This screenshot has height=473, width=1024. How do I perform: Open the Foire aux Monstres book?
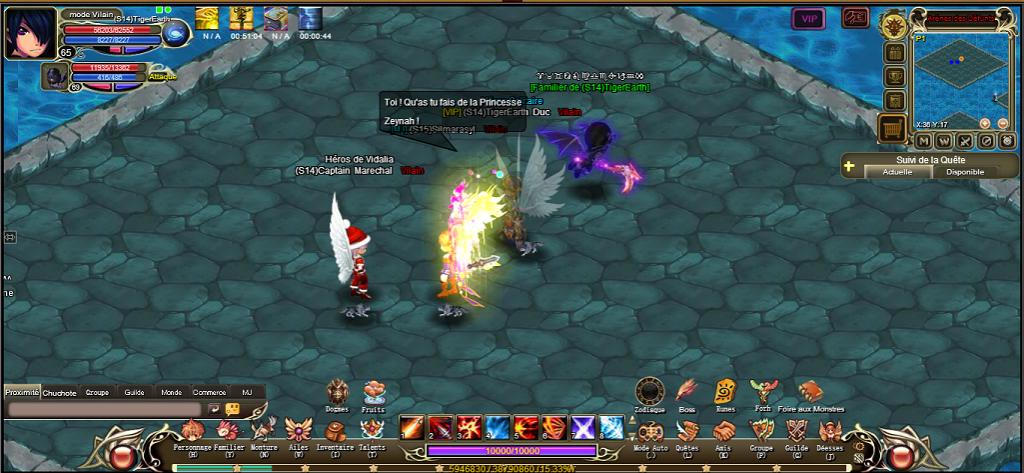click(x=809, y=391)
